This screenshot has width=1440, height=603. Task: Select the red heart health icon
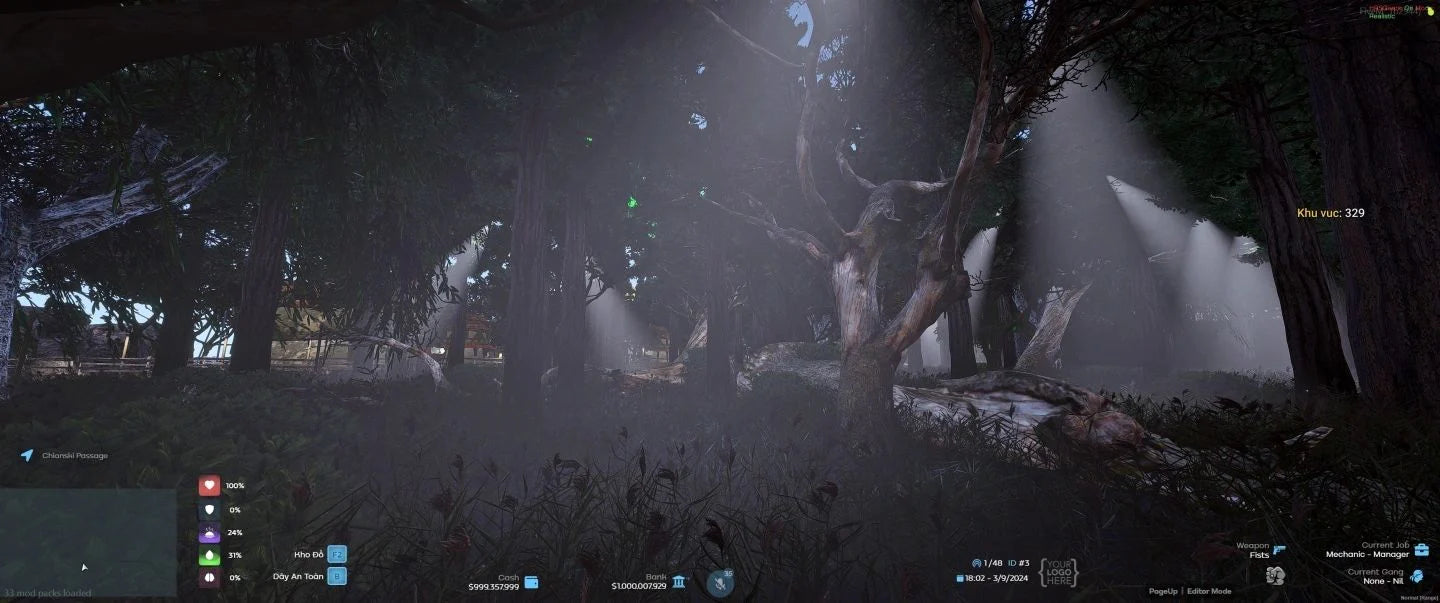pos(209,486)
